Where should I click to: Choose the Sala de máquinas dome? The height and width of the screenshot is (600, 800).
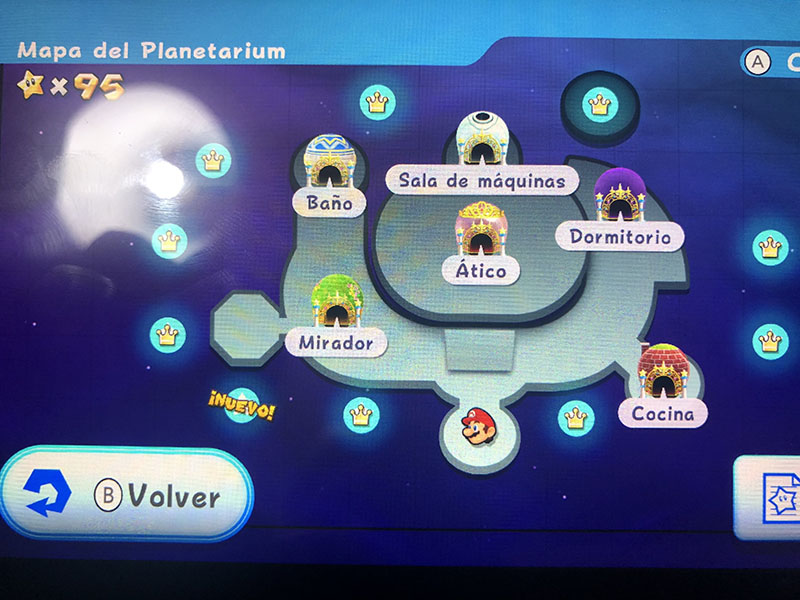480,140
